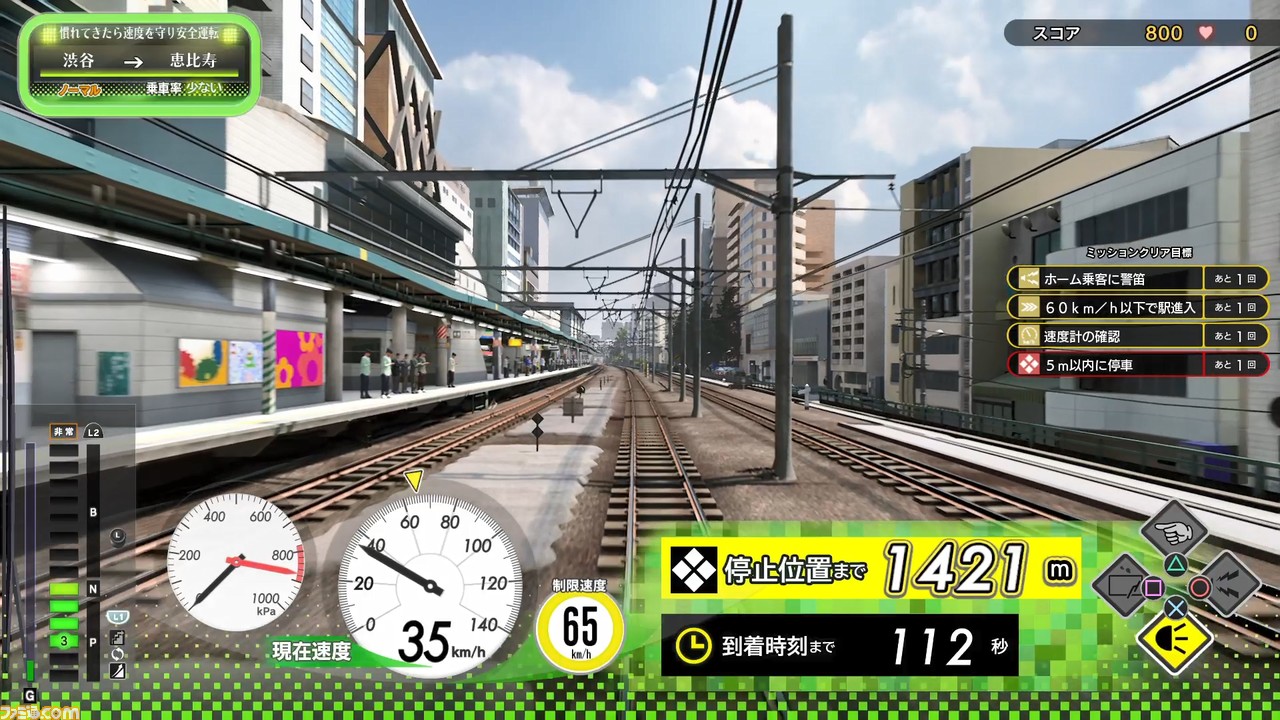Select the 速度計の確認 mission objective
The height and width of the screenshot is (720, 1280).
tap(1137, 336)
